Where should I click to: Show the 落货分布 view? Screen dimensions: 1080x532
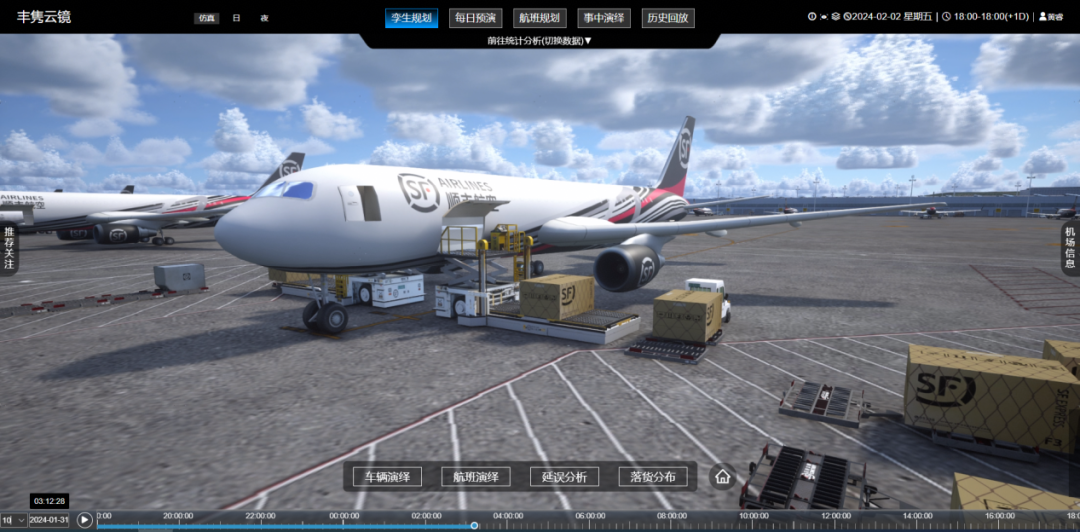[653, 477]
